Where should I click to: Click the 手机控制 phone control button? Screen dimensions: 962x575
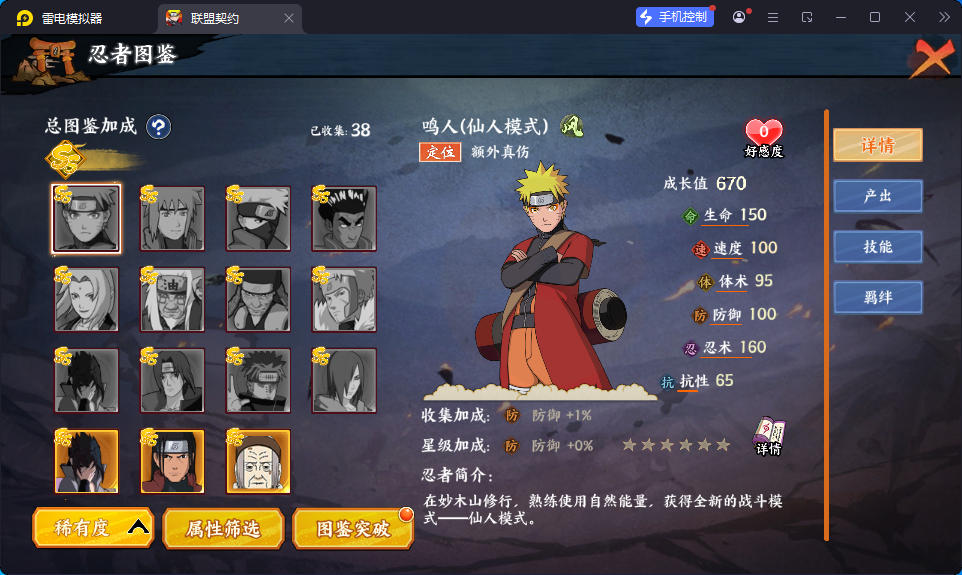(675, 17)
